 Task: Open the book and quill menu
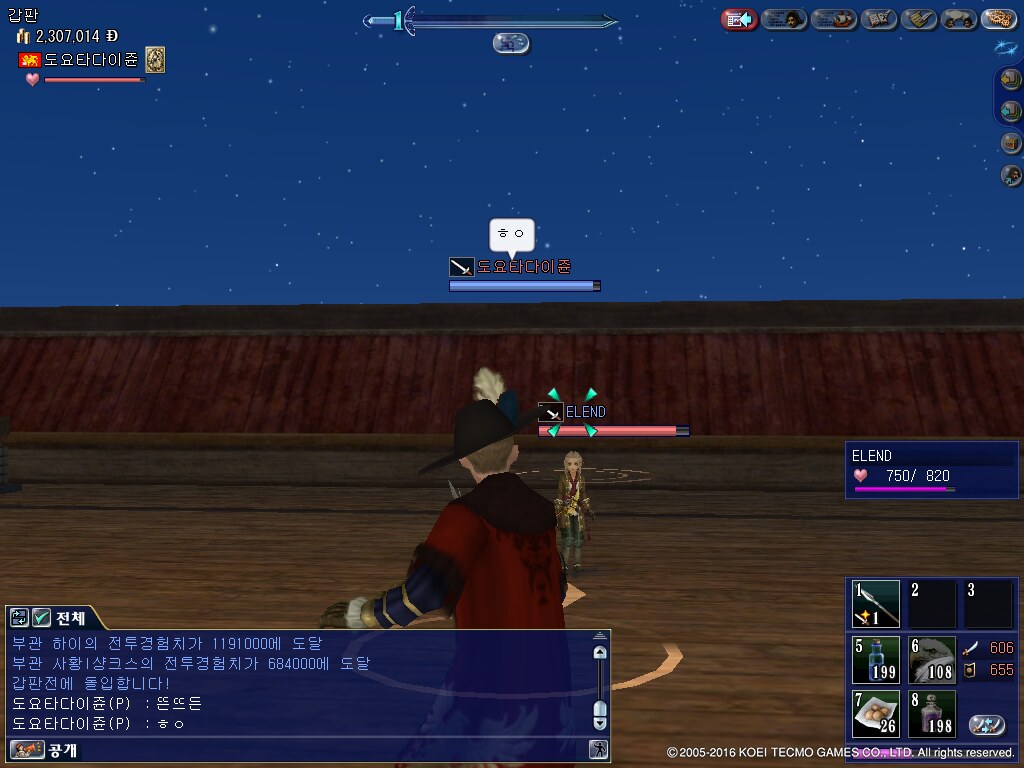pyautogui.click(x=879, y=19)
